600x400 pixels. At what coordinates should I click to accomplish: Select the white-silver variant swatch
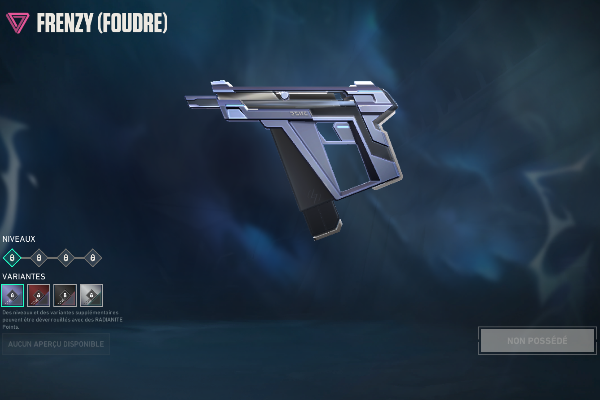[91, 295]
